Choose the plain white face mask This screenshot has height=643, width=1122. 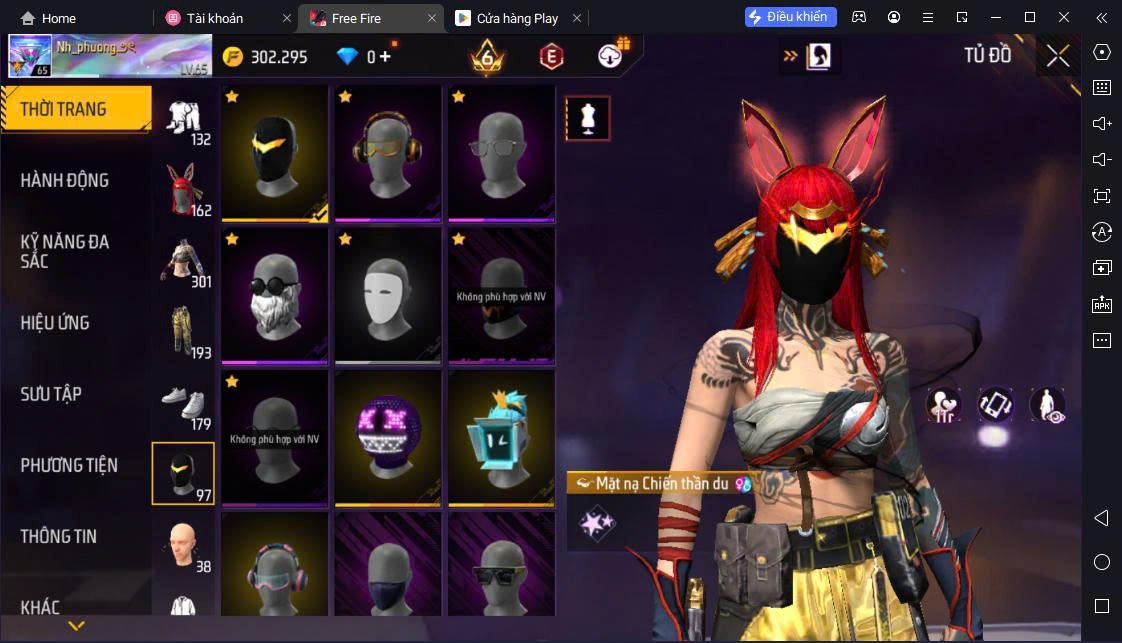388,295
